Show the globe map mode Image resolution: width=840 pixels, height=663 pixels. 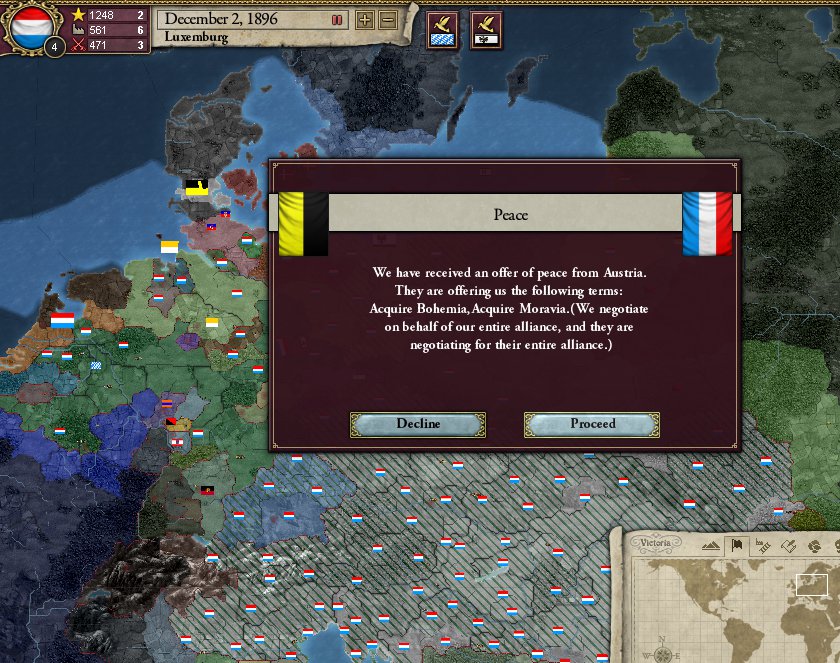(814, 546)
